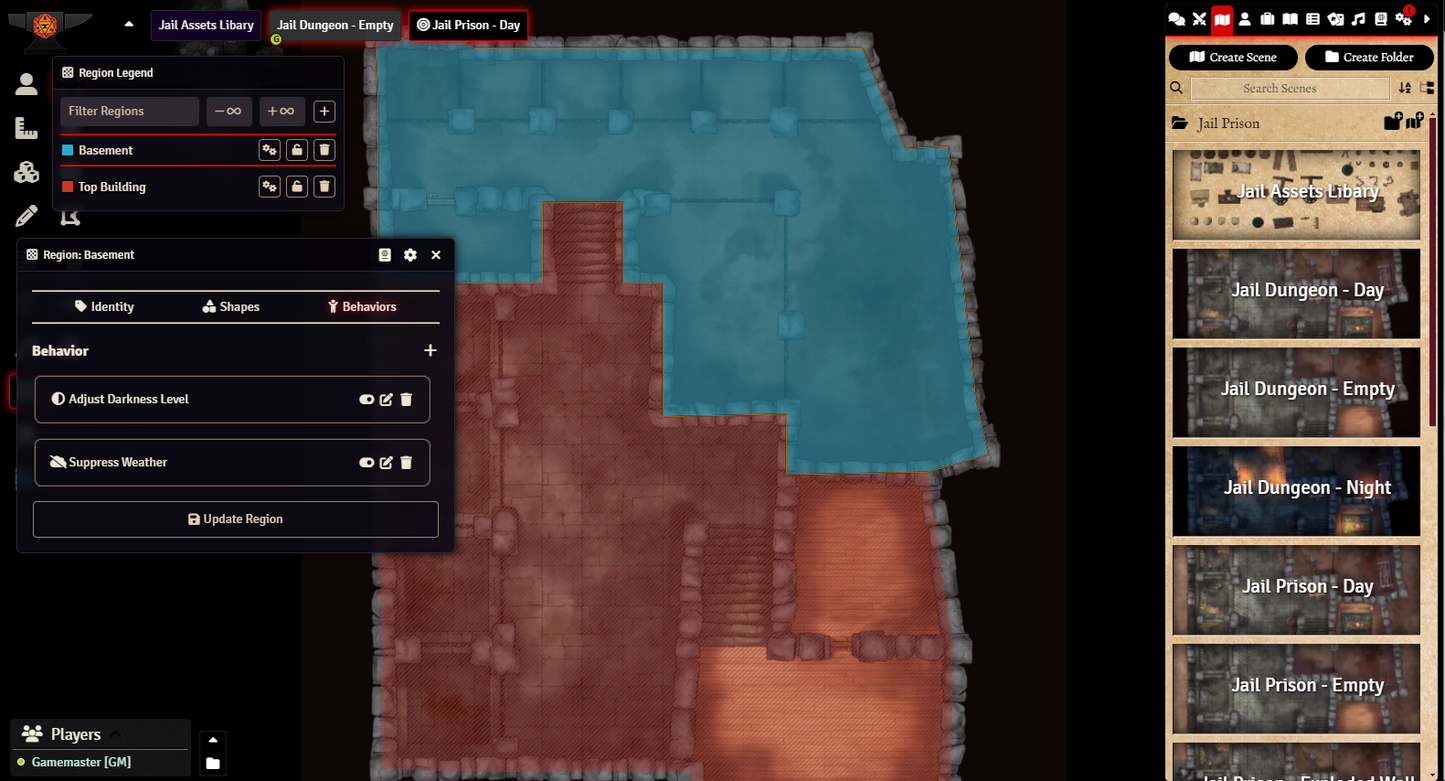
Task: Open the Jail Prison - Day scene thumbnail
Action: point(1296,590)
